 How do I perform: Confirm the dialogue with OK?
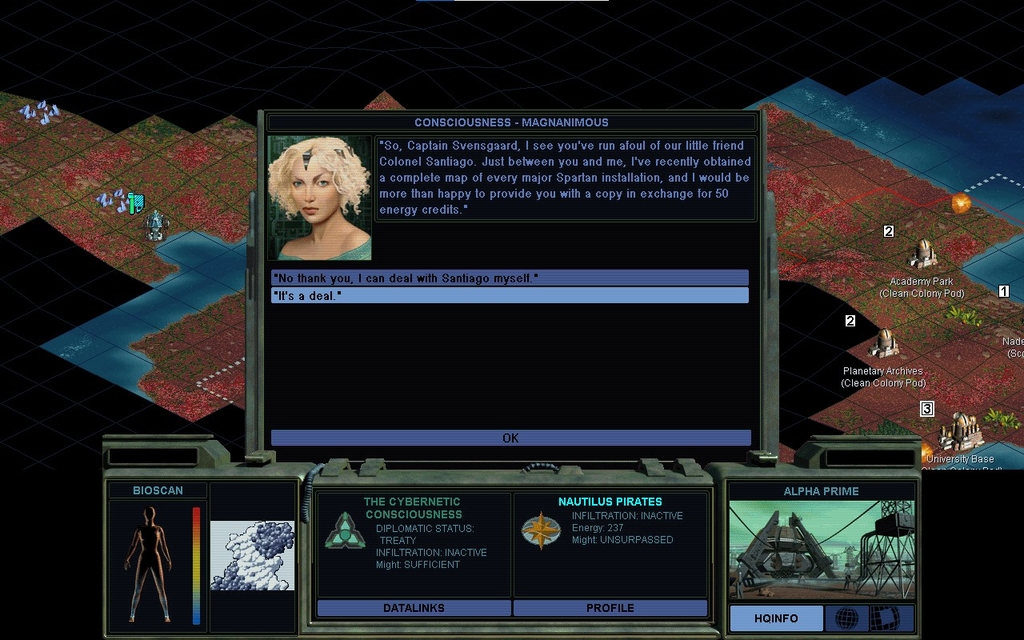click(x=510, y=438)
